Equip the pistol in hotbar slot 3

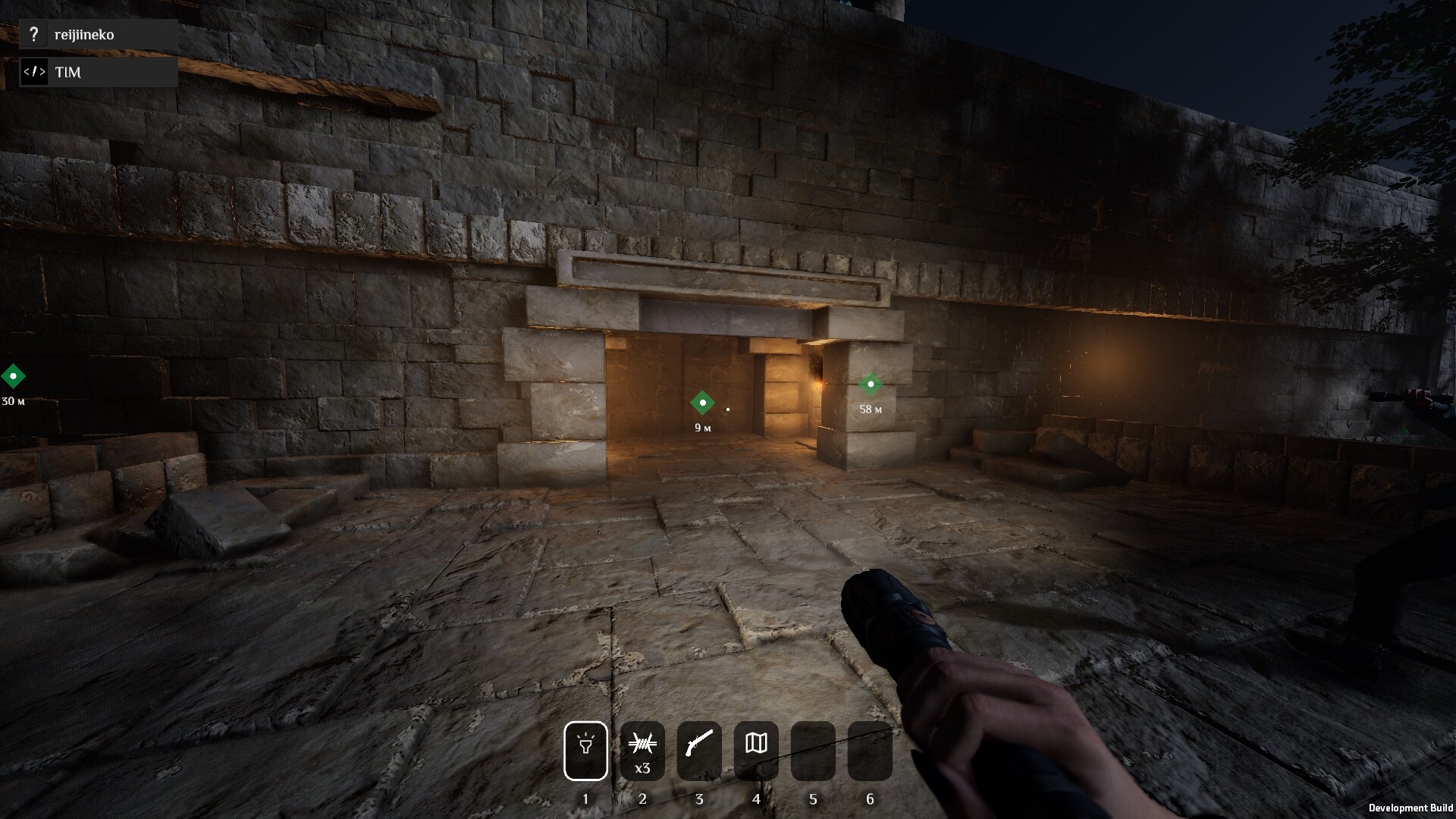pyautogui.click(x=699, y=750)
